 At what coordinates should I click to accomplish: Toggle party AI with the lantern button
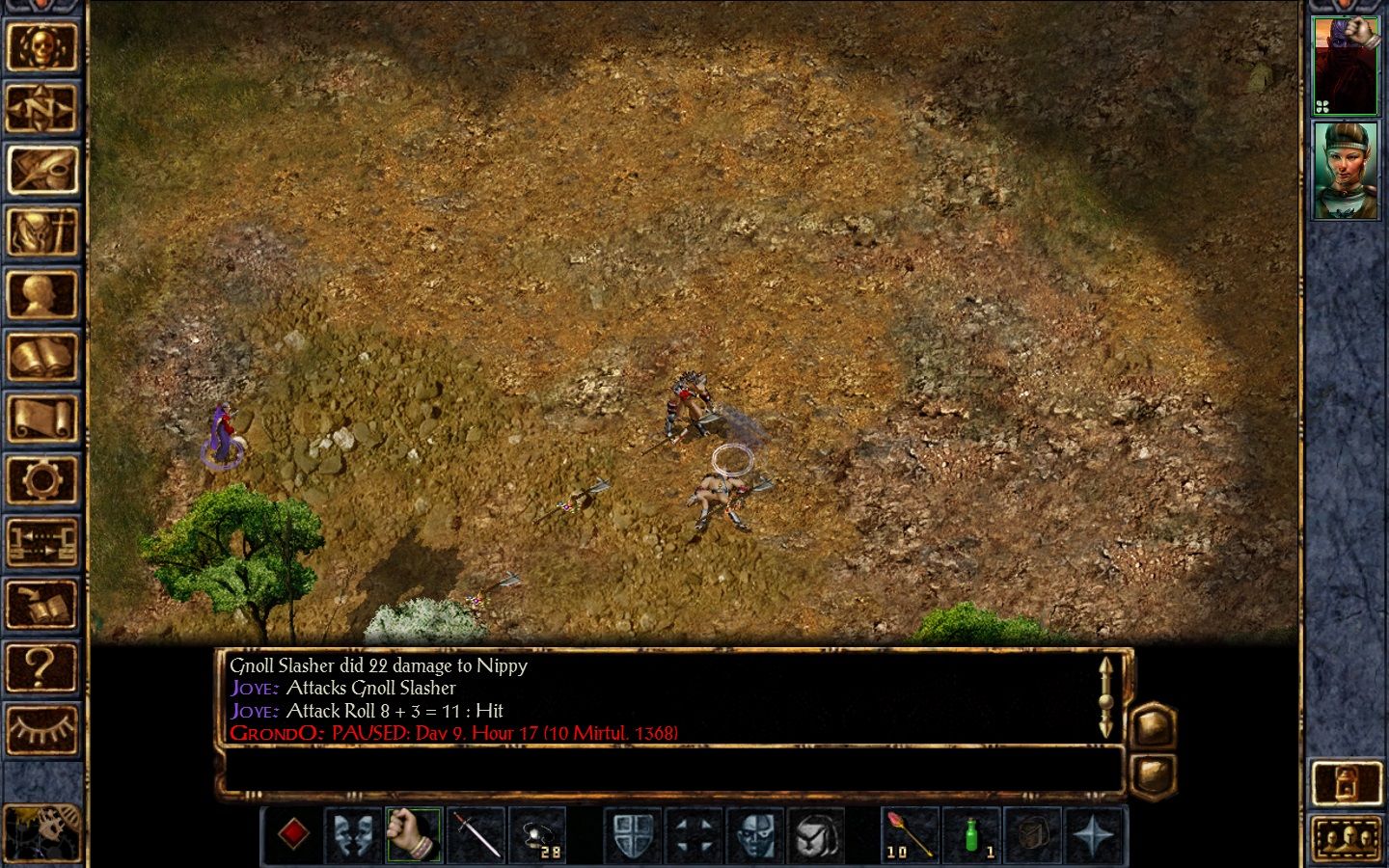[x=1347, y=781]
